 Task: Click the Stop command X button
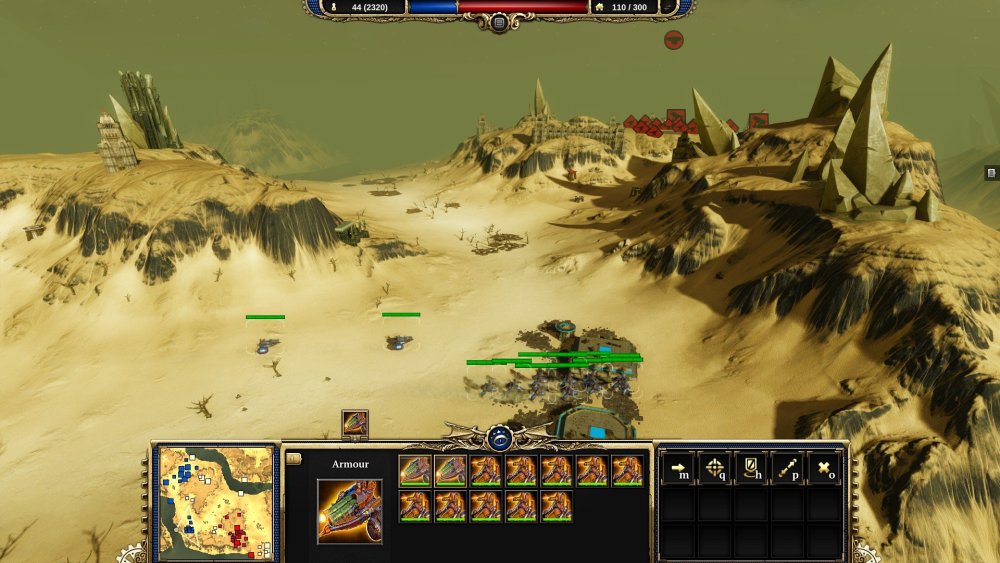[x=823, y=468]
